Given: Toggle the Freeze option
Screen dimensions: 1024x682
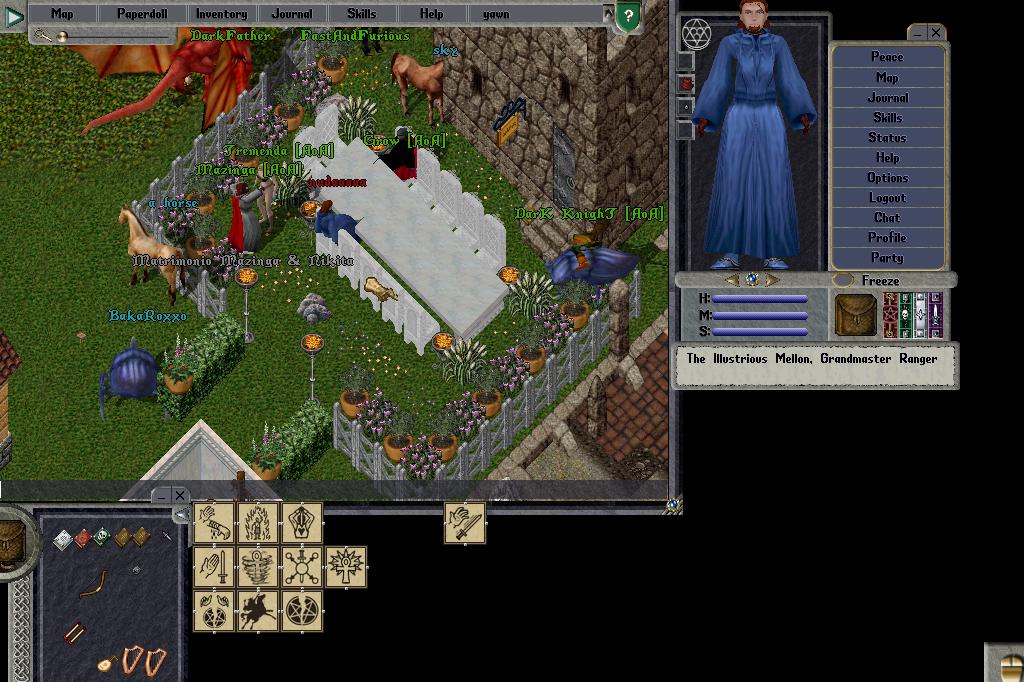Looking at the screenshot, I should pos(880,281).
